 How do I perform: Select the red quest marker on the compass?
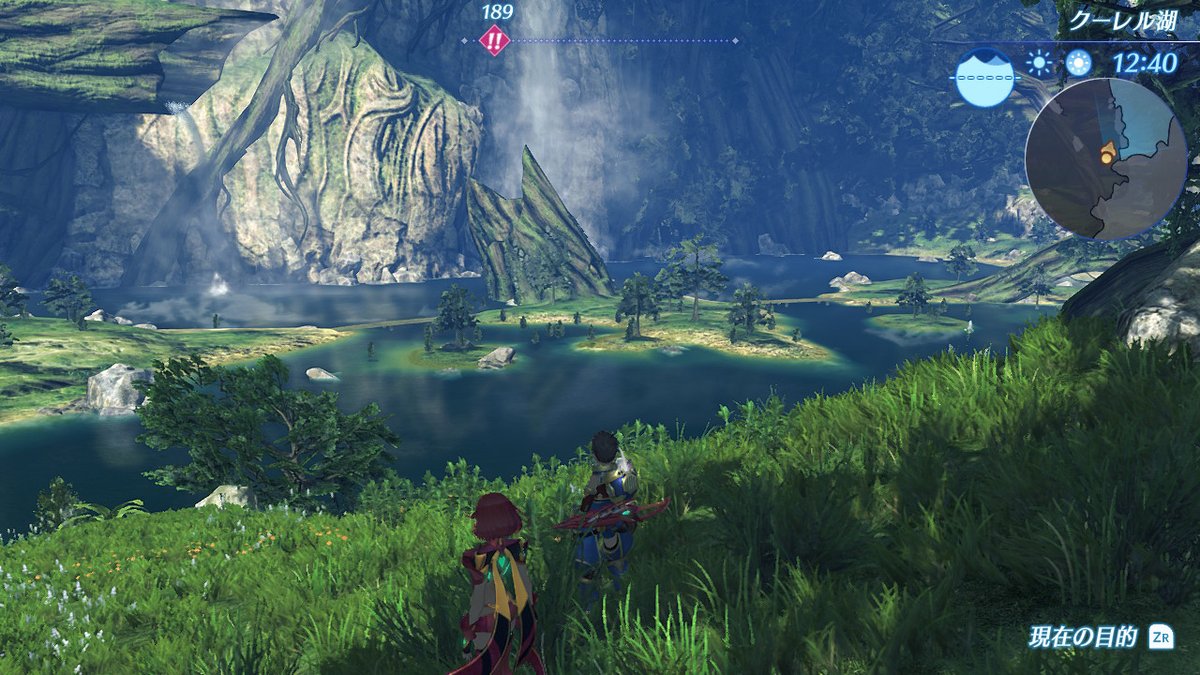coord(494,41)
